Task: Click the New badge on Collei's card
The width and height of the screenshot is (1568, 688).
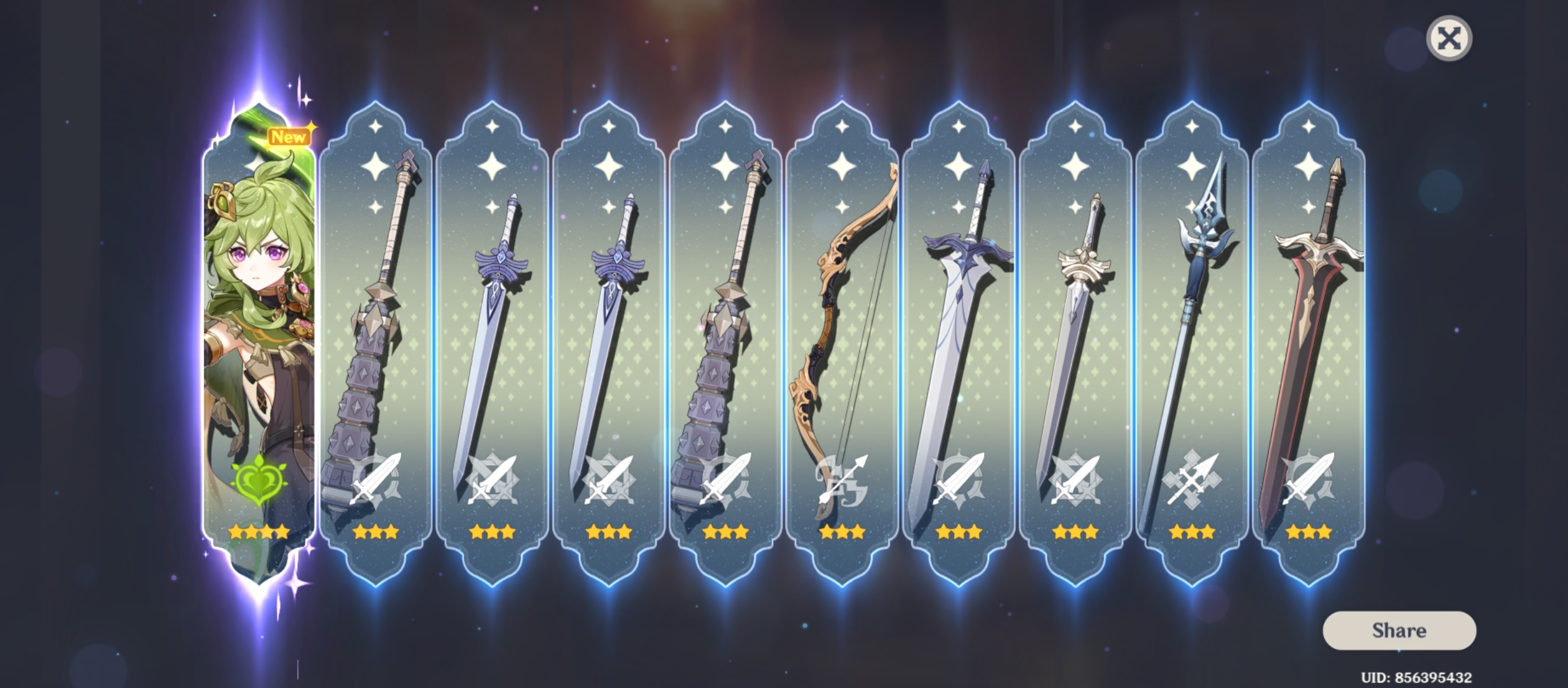Action: click(288, 135)
